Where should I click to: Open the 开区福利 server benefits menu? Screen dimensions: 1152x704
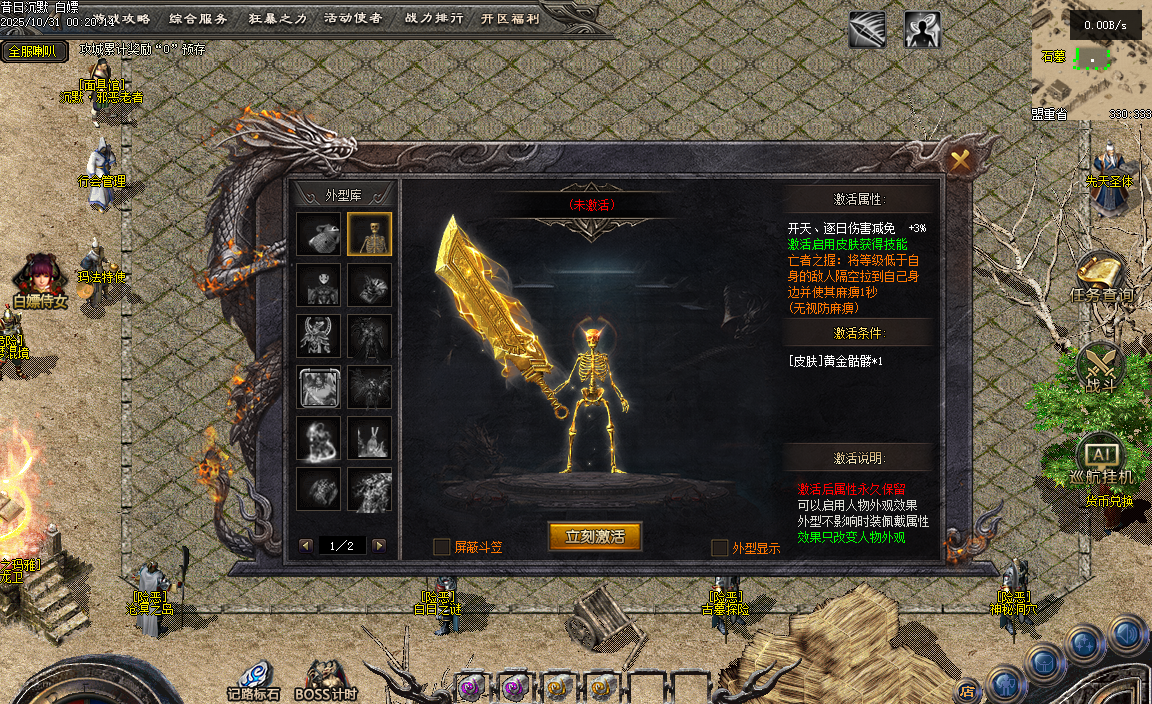tap(509, 18)
